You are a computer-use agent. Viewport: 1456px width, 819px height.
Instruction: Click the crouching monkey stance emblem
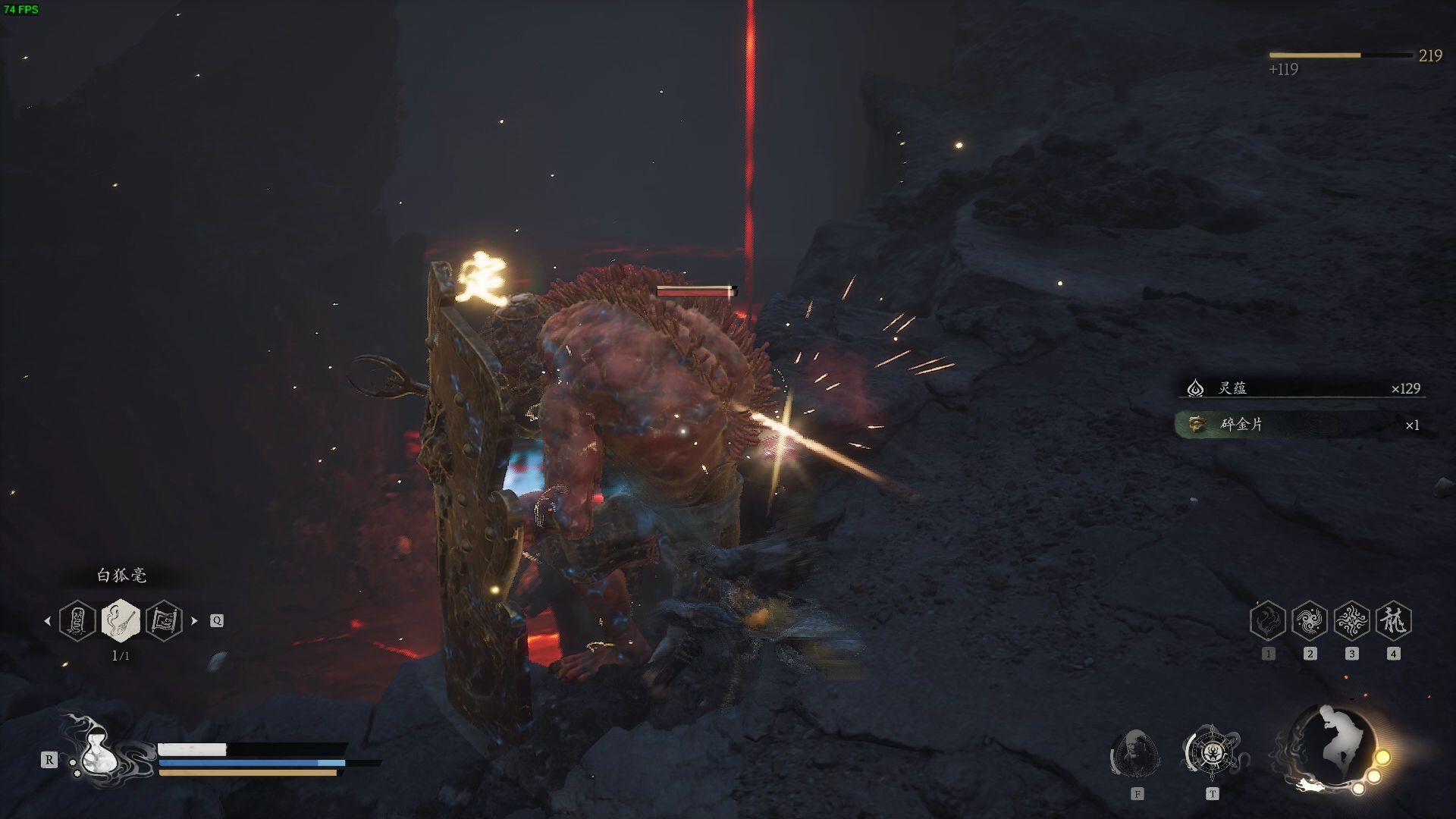coord(1335,747)
